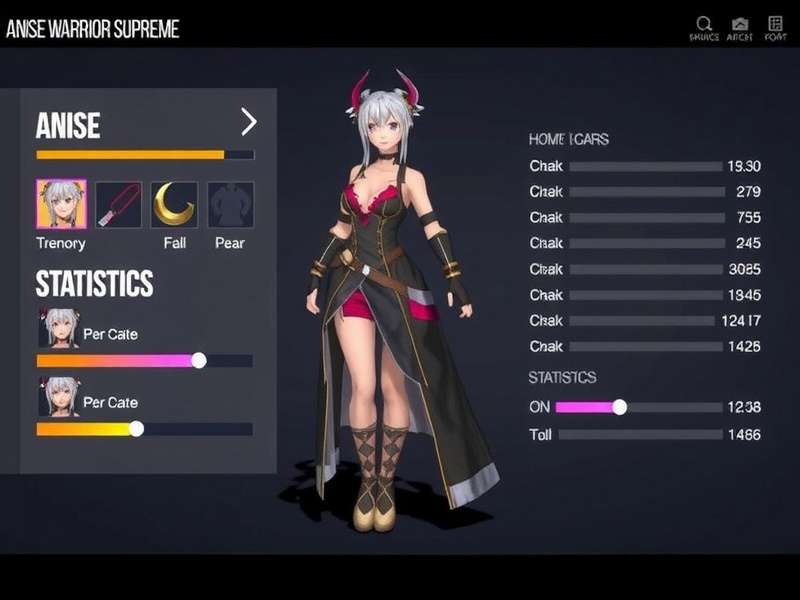Open the Pear silhouette outfit slot

coord(230,204)
